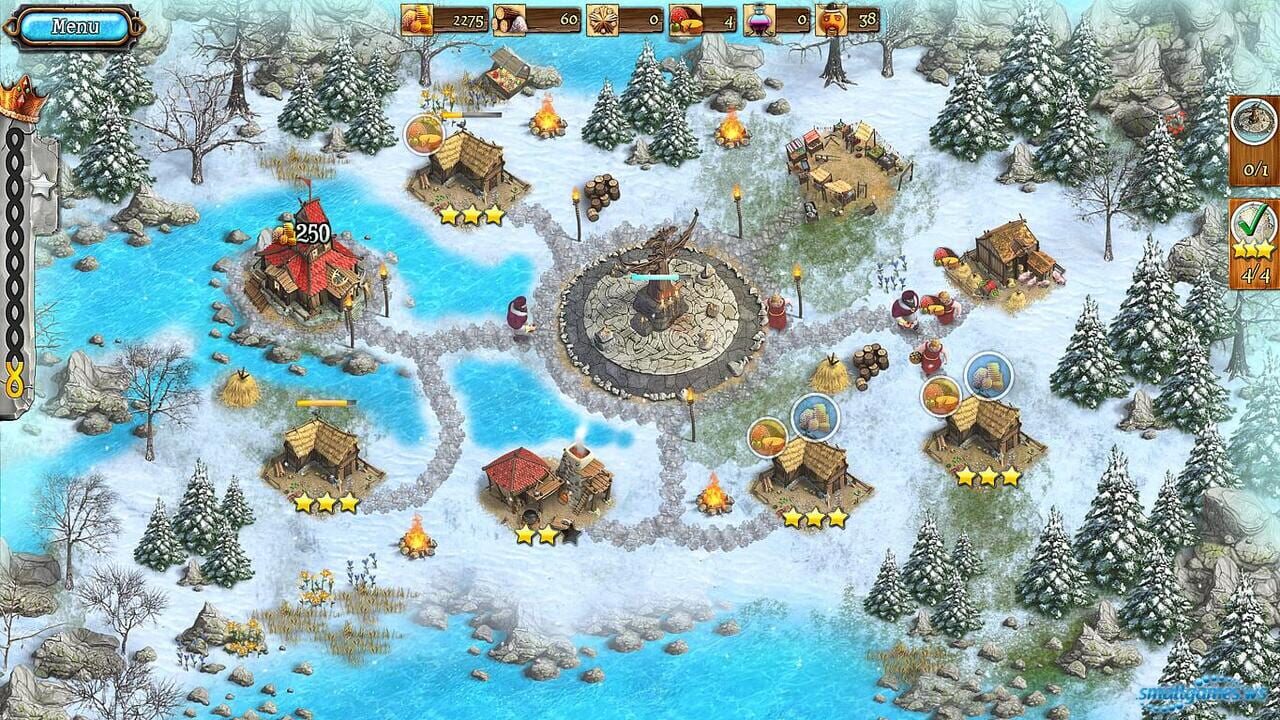Click the grain resource icon showing 2275
1280x720 pixels.
[x=419, y=17]
